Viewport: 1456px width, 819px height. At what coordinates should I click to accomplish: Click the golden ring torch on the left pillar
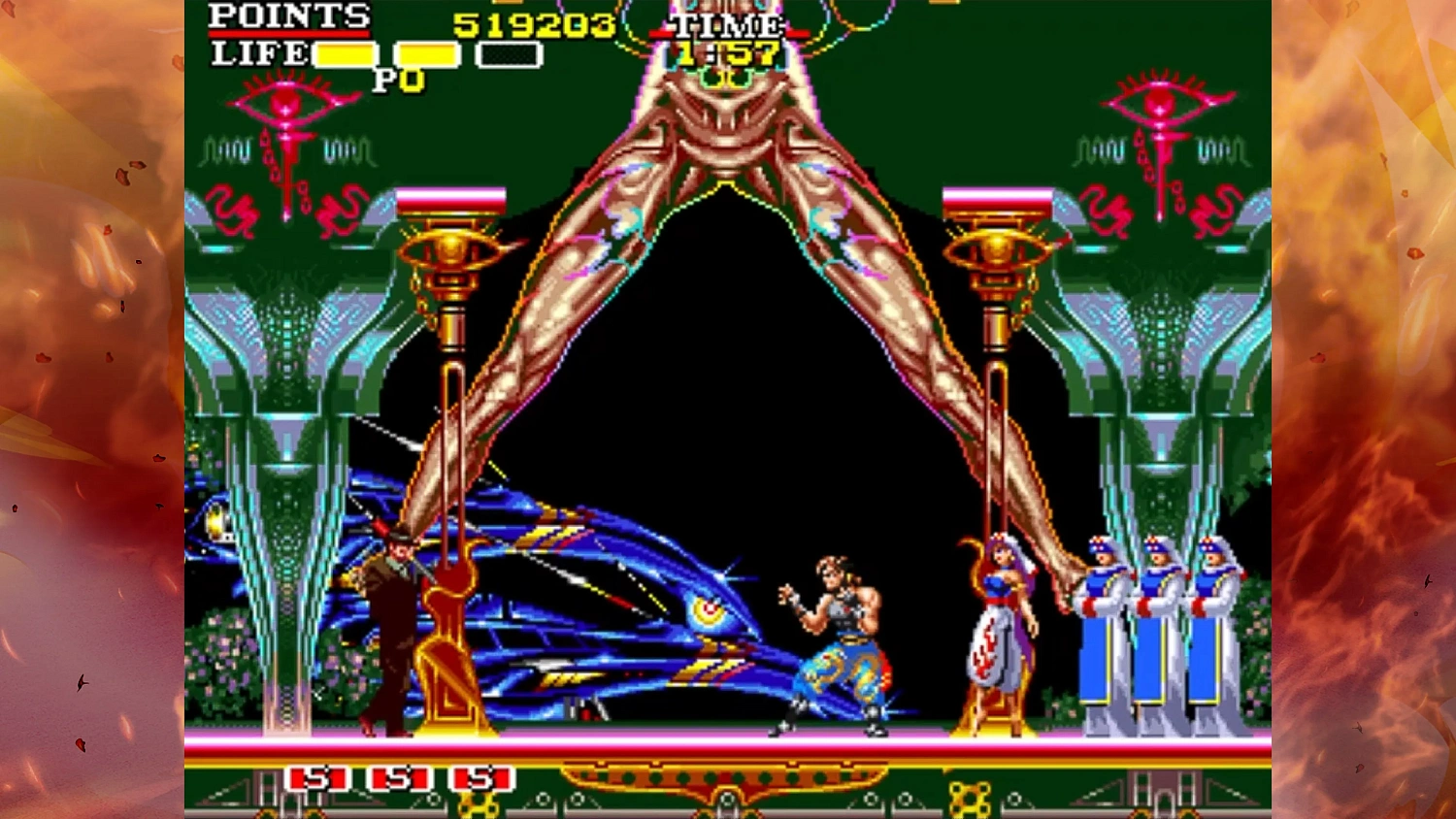(451, 250)
